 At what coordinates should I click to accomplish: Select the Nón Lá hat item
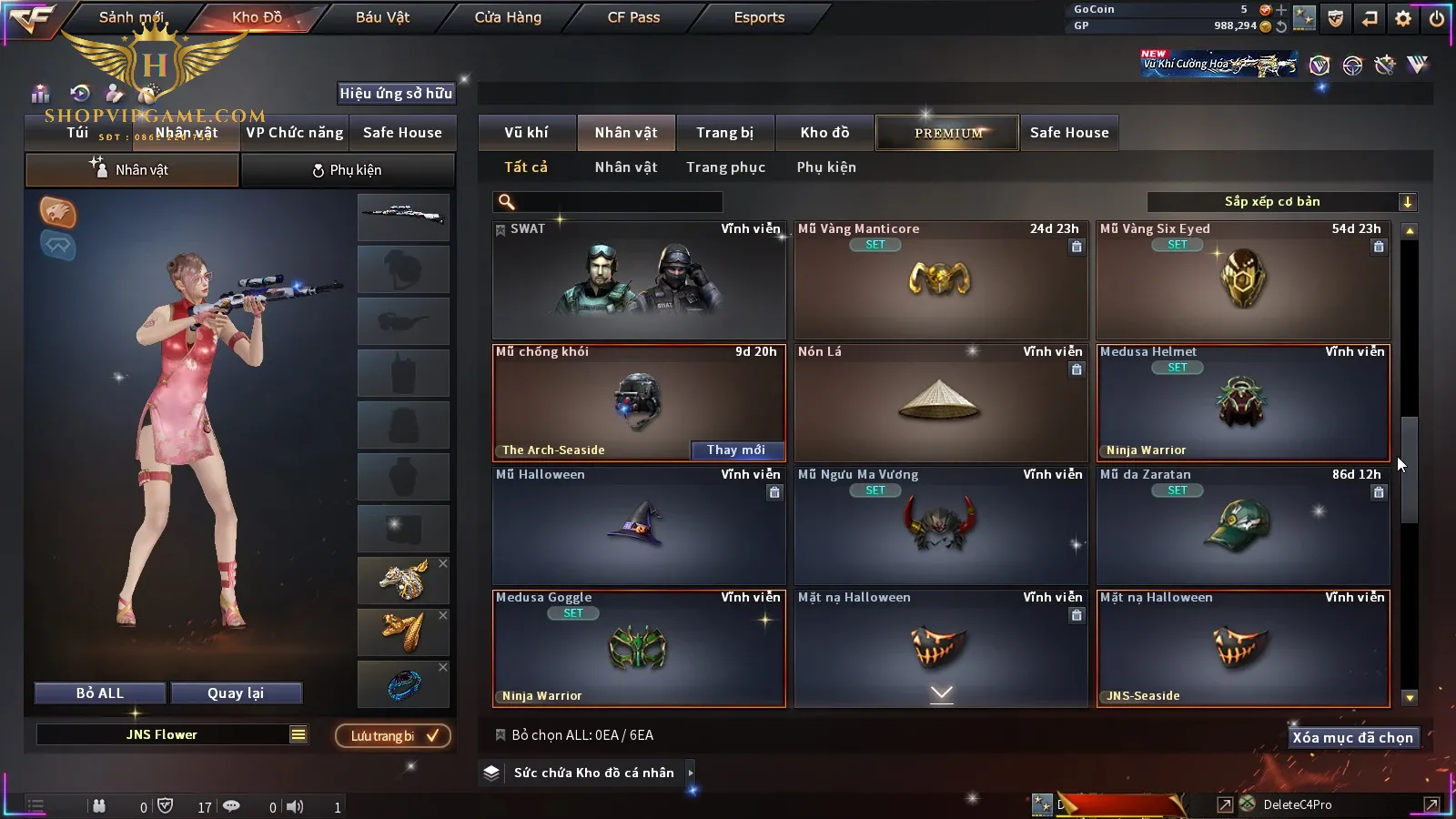pos(940,402)
